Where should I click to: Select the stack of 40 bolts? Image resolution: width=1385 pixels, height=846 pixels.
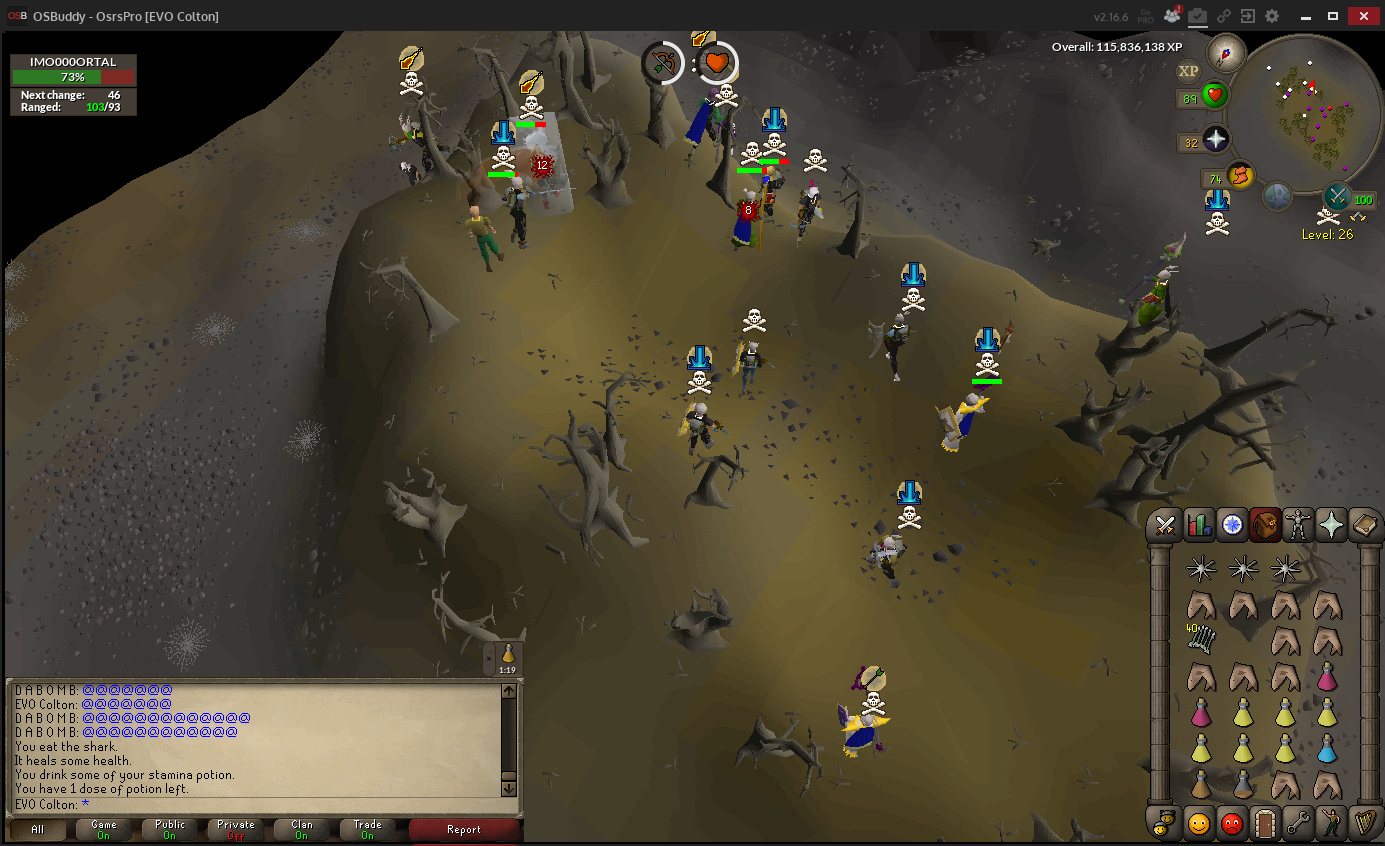click(x=1200, y=638)
